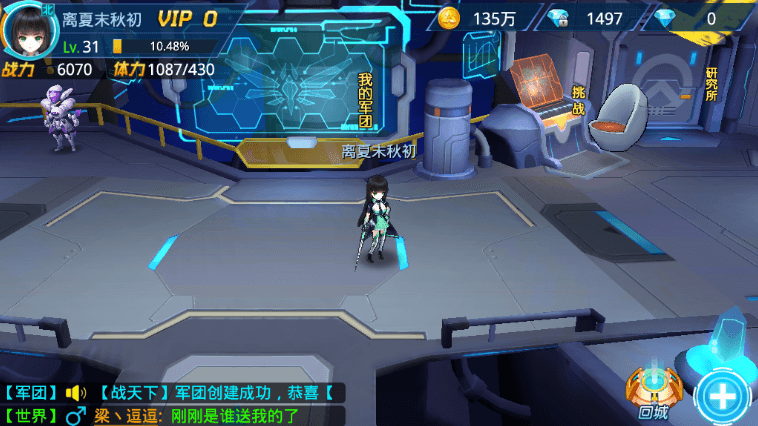Tap the VIP 0 badge
Viewport: 758px width, 426px height.
(187, 18)
